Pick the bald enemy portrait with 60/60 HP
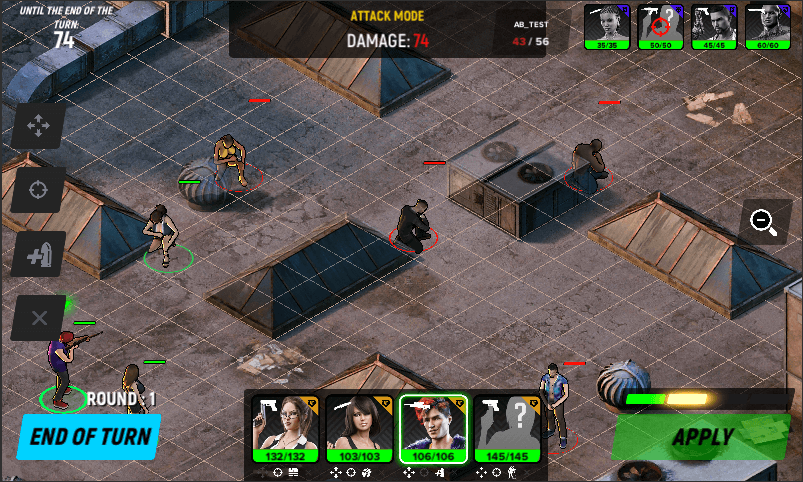 click(x=769, y=26)
